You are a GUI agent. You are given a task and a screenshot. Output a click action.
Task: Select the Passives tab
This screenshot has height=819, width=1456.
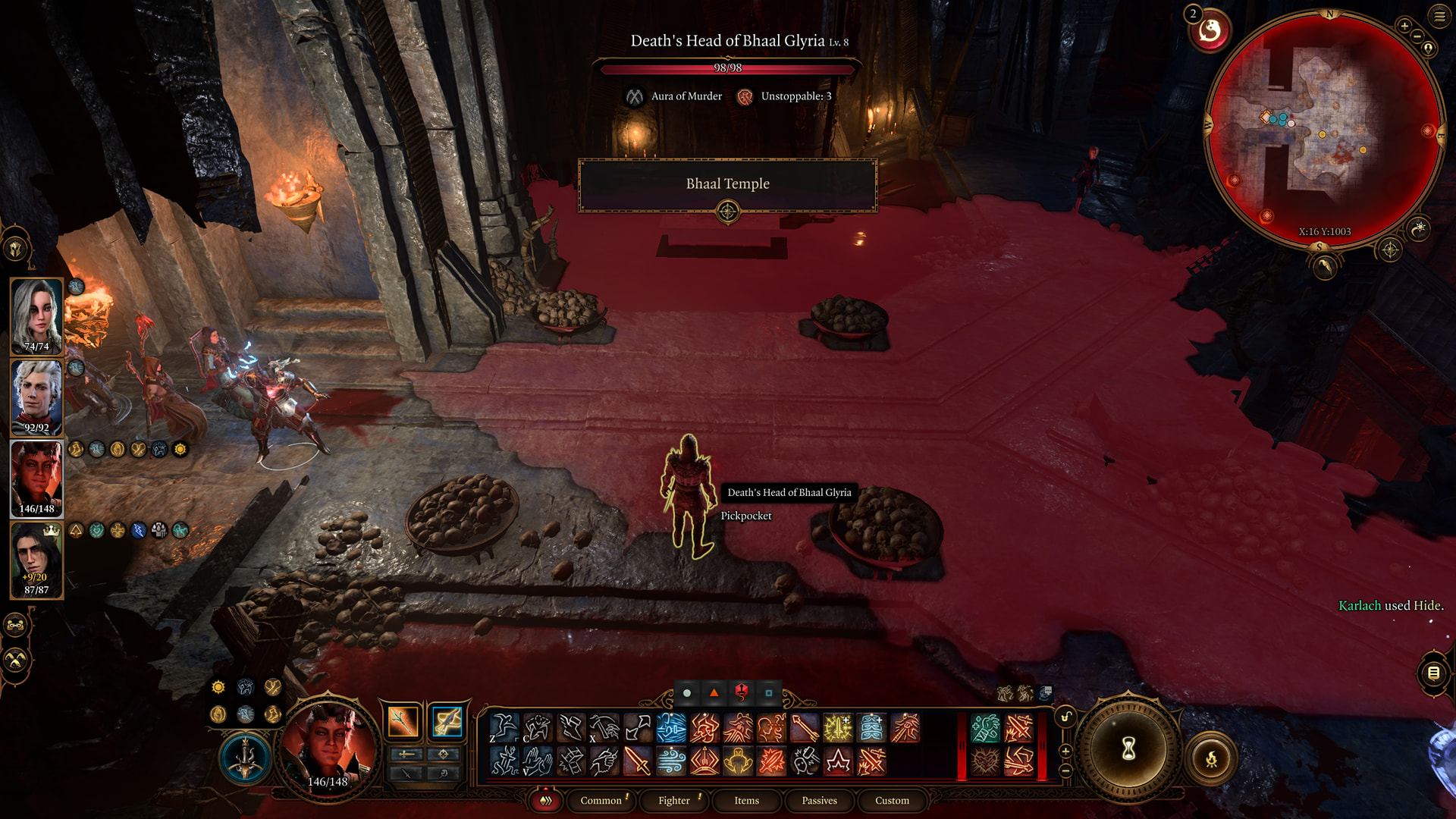click(819, 800)
